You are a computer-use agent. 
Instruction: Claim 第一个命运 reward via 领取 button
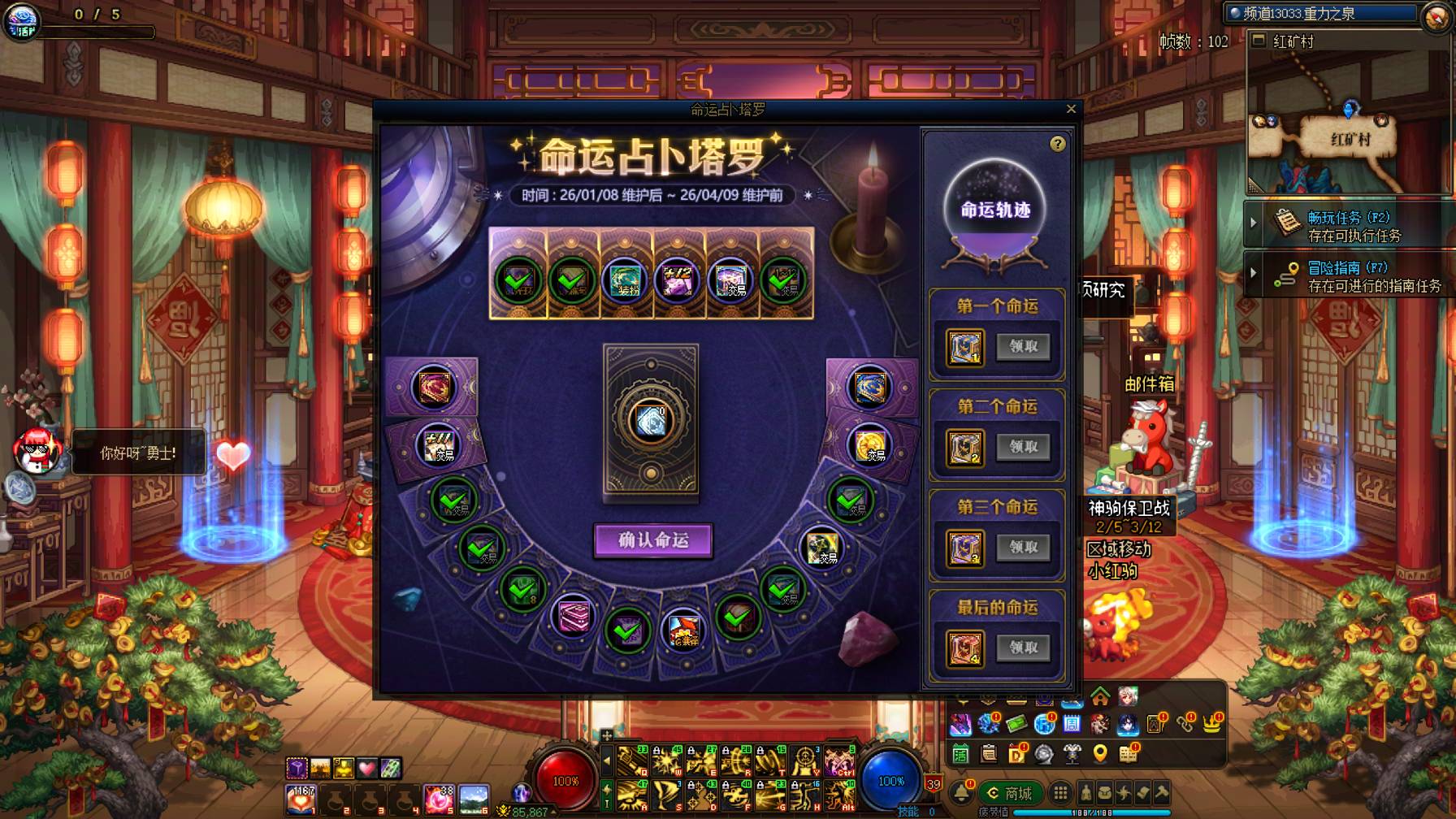click(1023, 348)
